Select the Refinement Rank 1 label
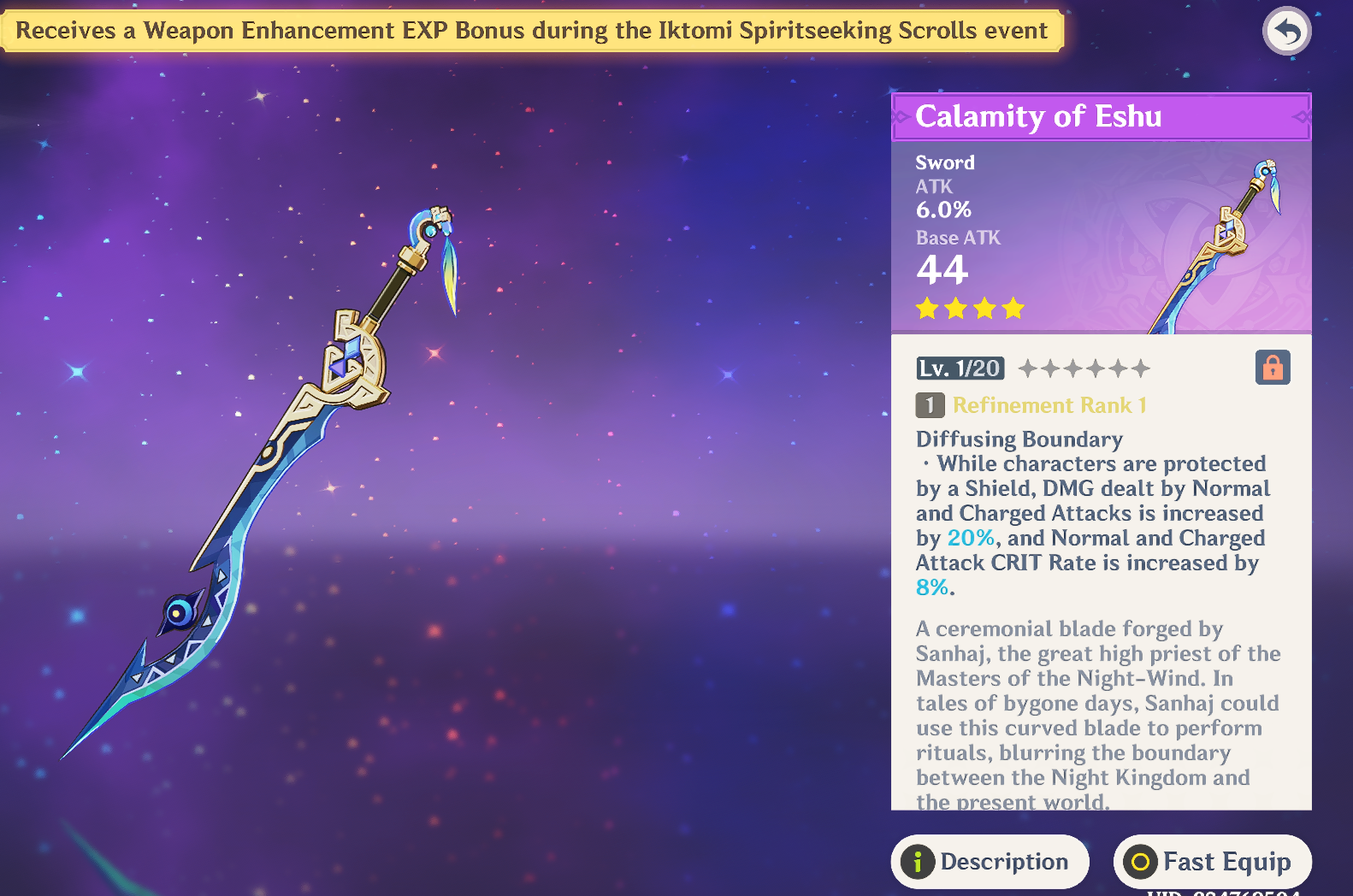 click(x=1051, y=405)
